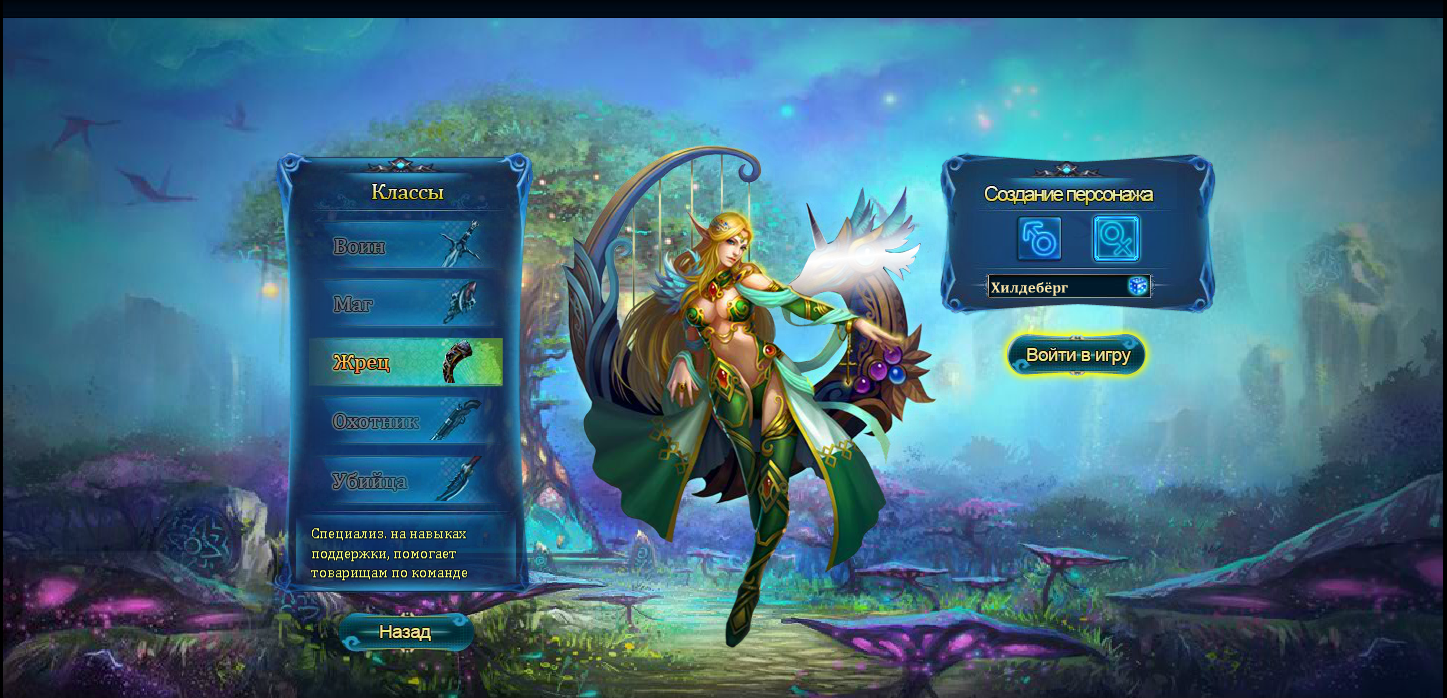Screen dimensions: 1447x698
Task: Choose the Маг class
Action: (405, 304)
